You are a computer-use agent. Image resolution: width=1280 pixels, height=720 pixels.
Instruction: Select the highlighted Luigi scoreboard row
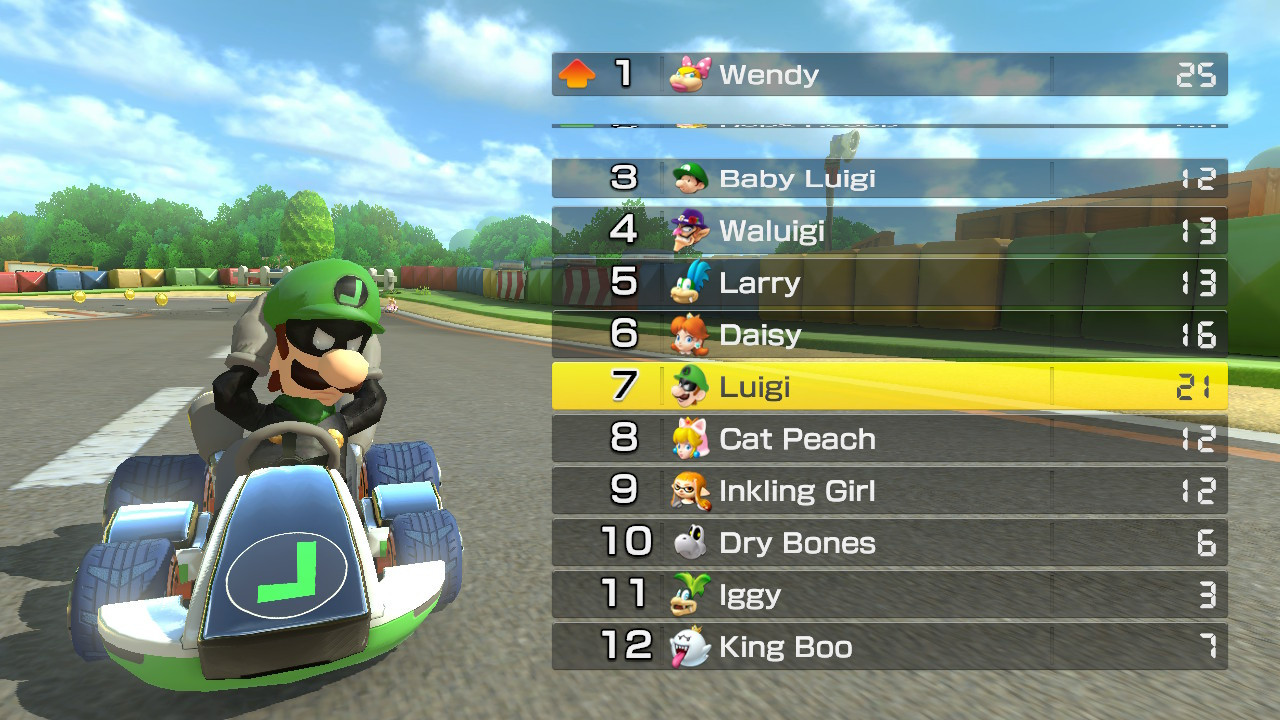(888, 387)
